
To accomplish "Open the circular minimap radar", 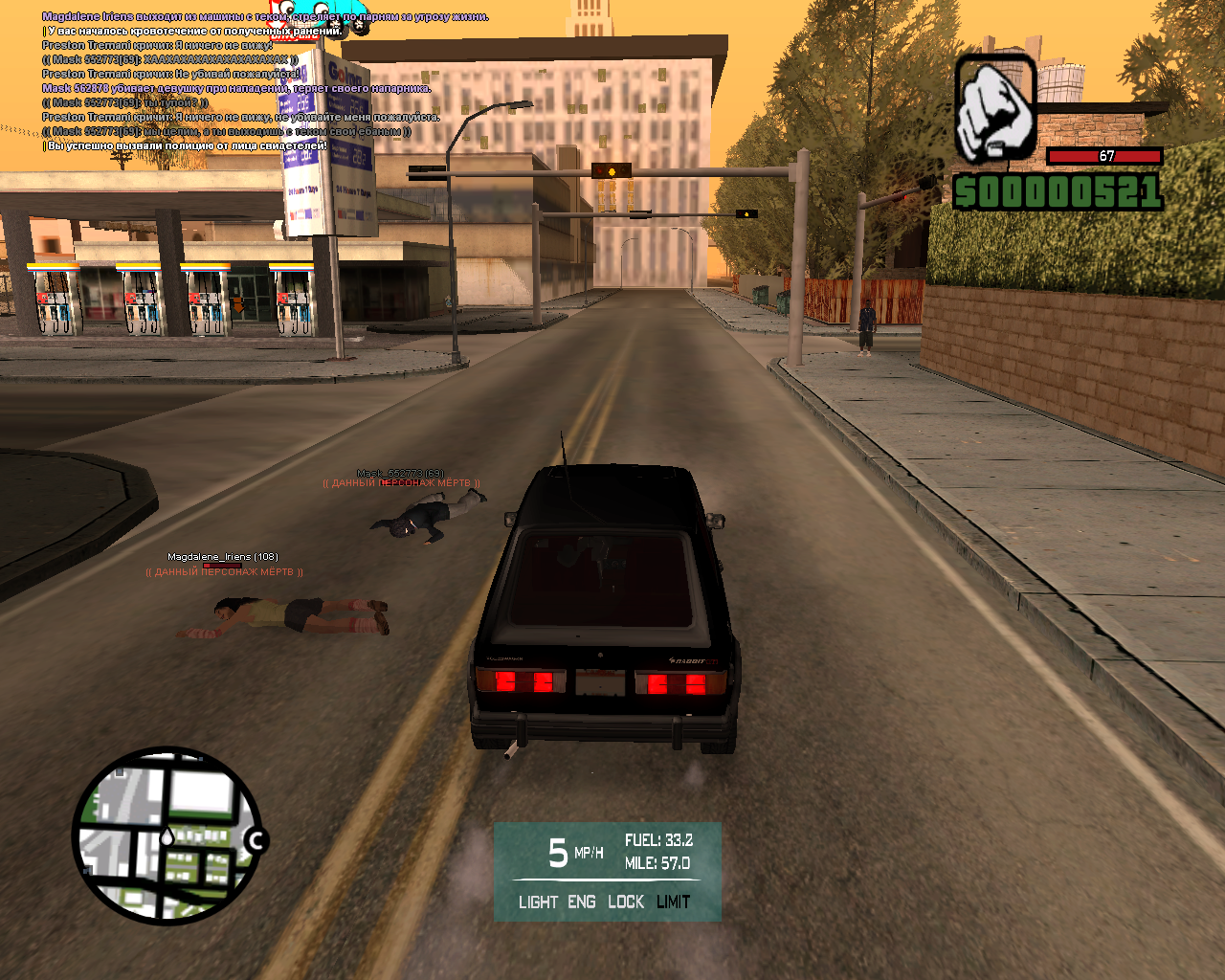I will tap(166, 835).
